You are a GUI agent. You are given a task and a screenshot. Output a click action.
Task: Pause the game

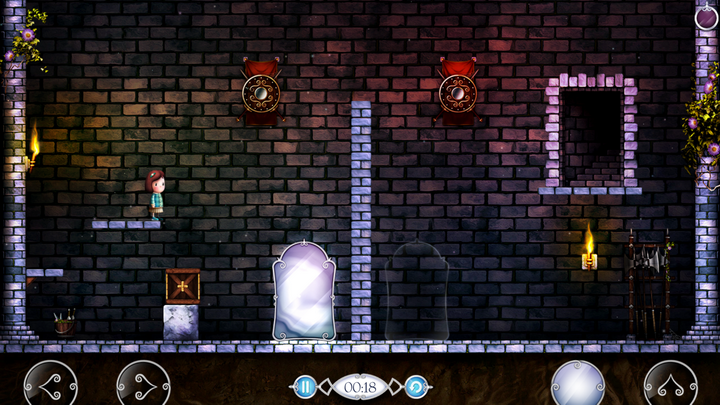click(x=305, y=386)
